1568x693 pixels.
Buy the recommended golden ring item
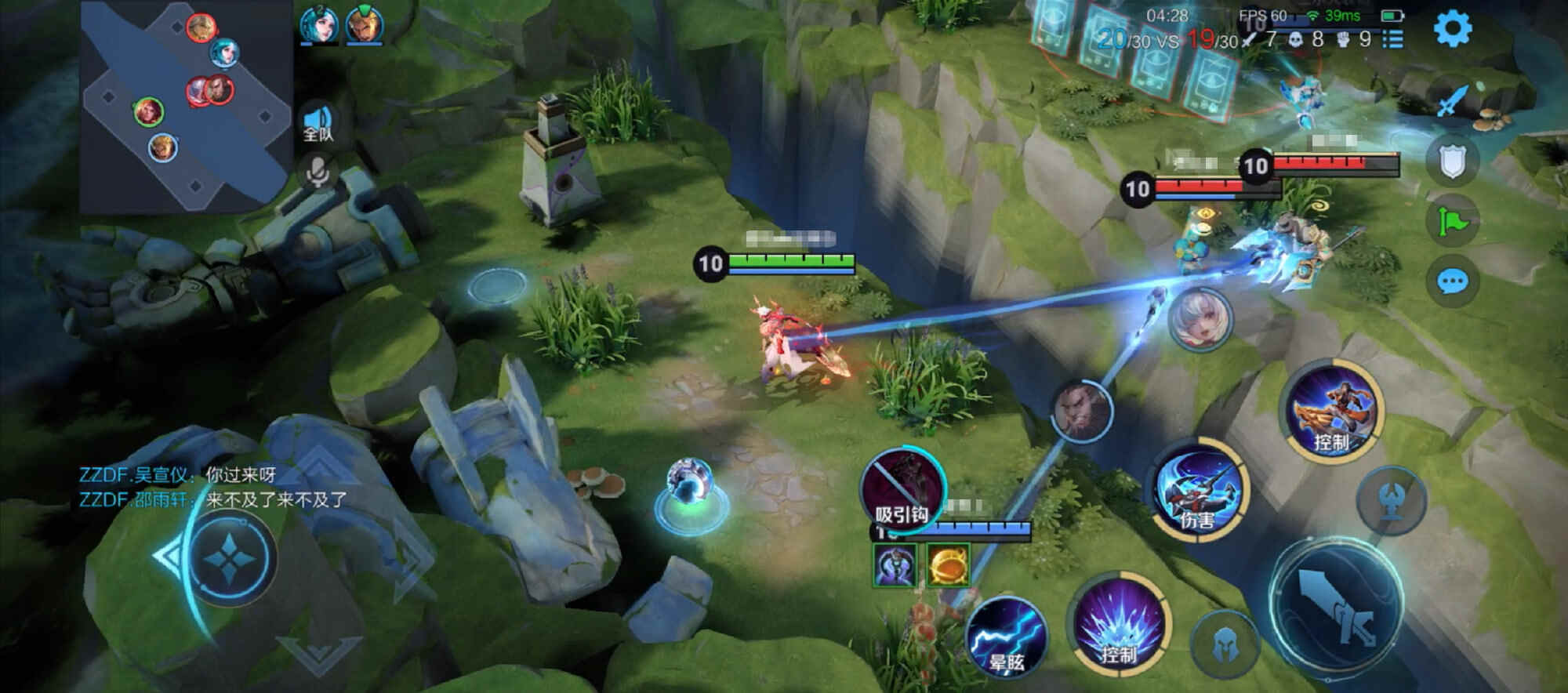pyautogui.click(x=948, y=564)
